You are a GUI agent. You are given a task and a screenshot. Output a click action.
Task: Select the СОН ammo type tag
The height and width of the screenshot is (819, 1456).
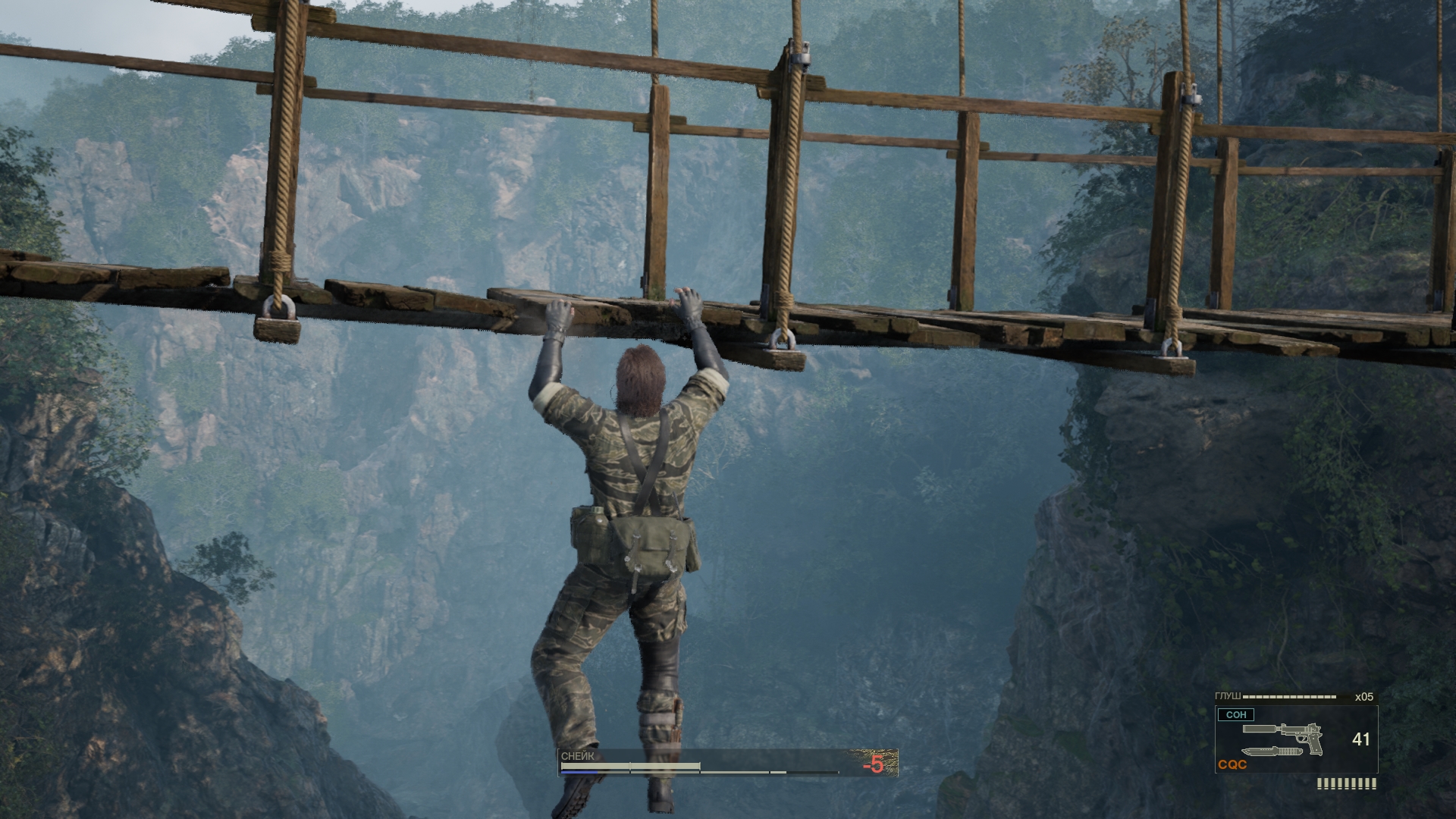coord(1236,714)
